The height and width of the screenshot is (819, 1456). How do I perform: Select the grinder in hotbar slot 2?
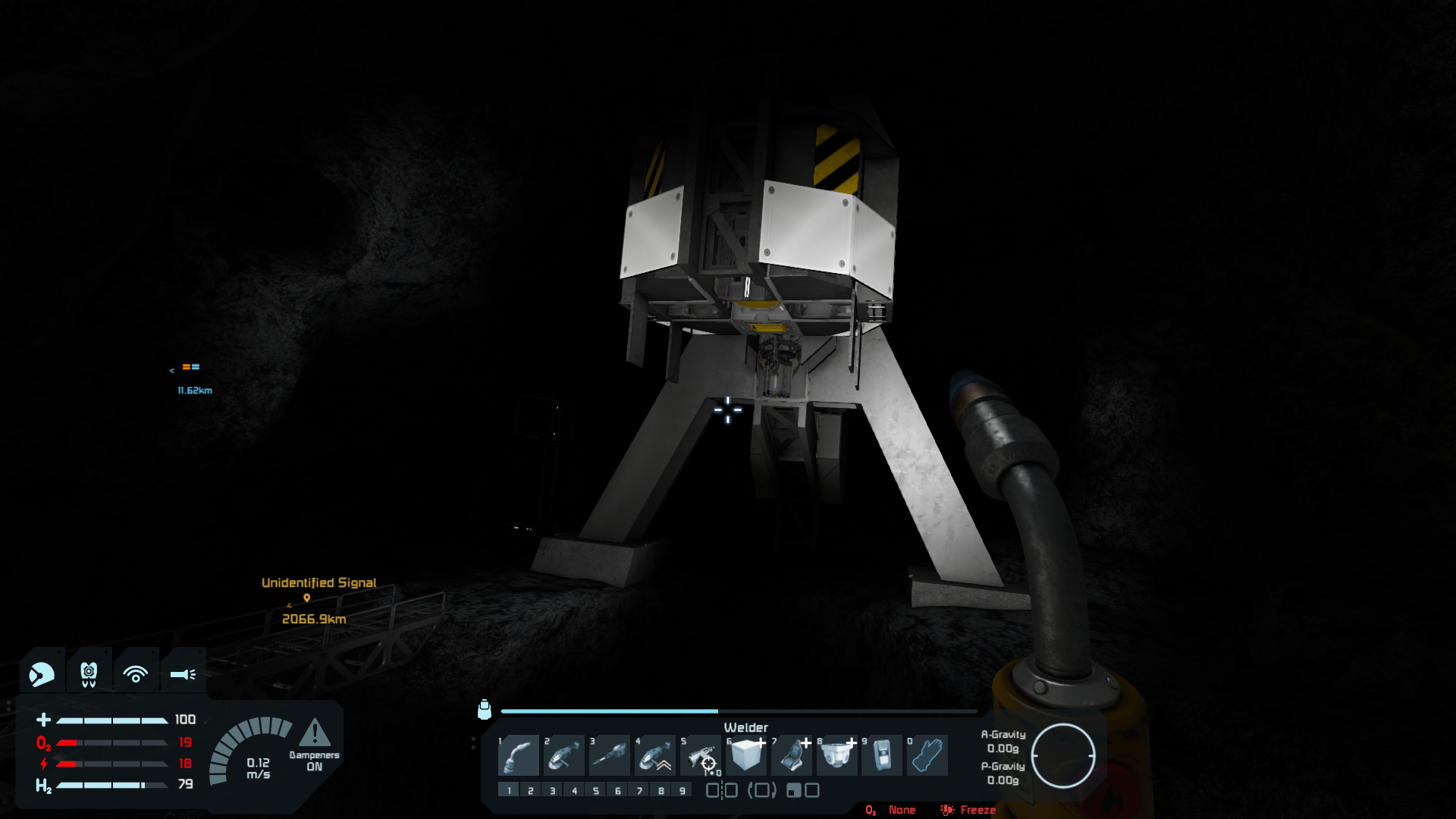coord(564,755)
